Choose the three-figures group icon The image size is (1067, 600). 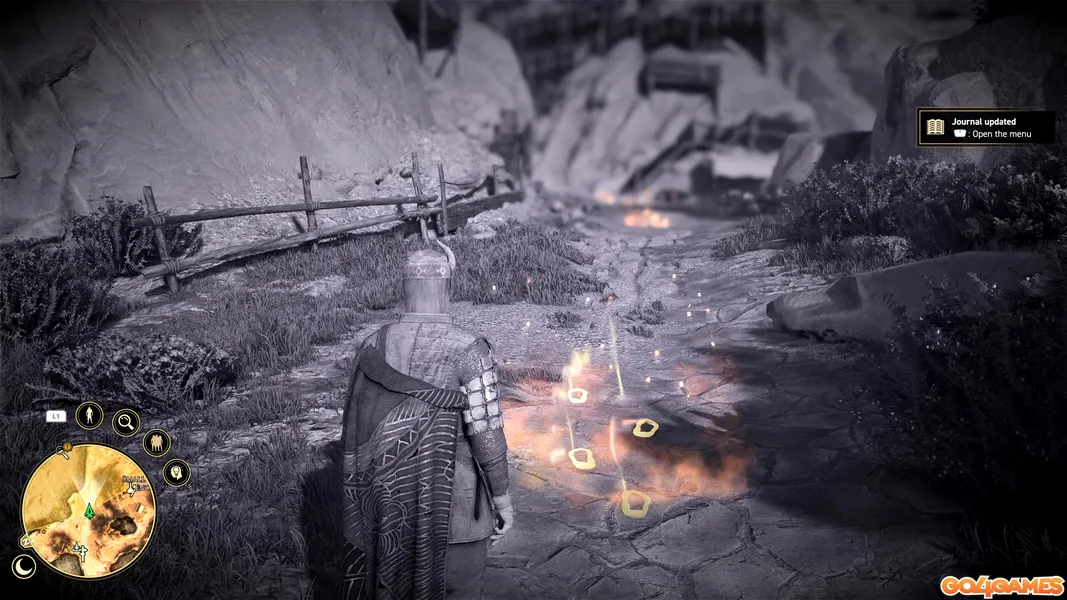tap(156, 443)
